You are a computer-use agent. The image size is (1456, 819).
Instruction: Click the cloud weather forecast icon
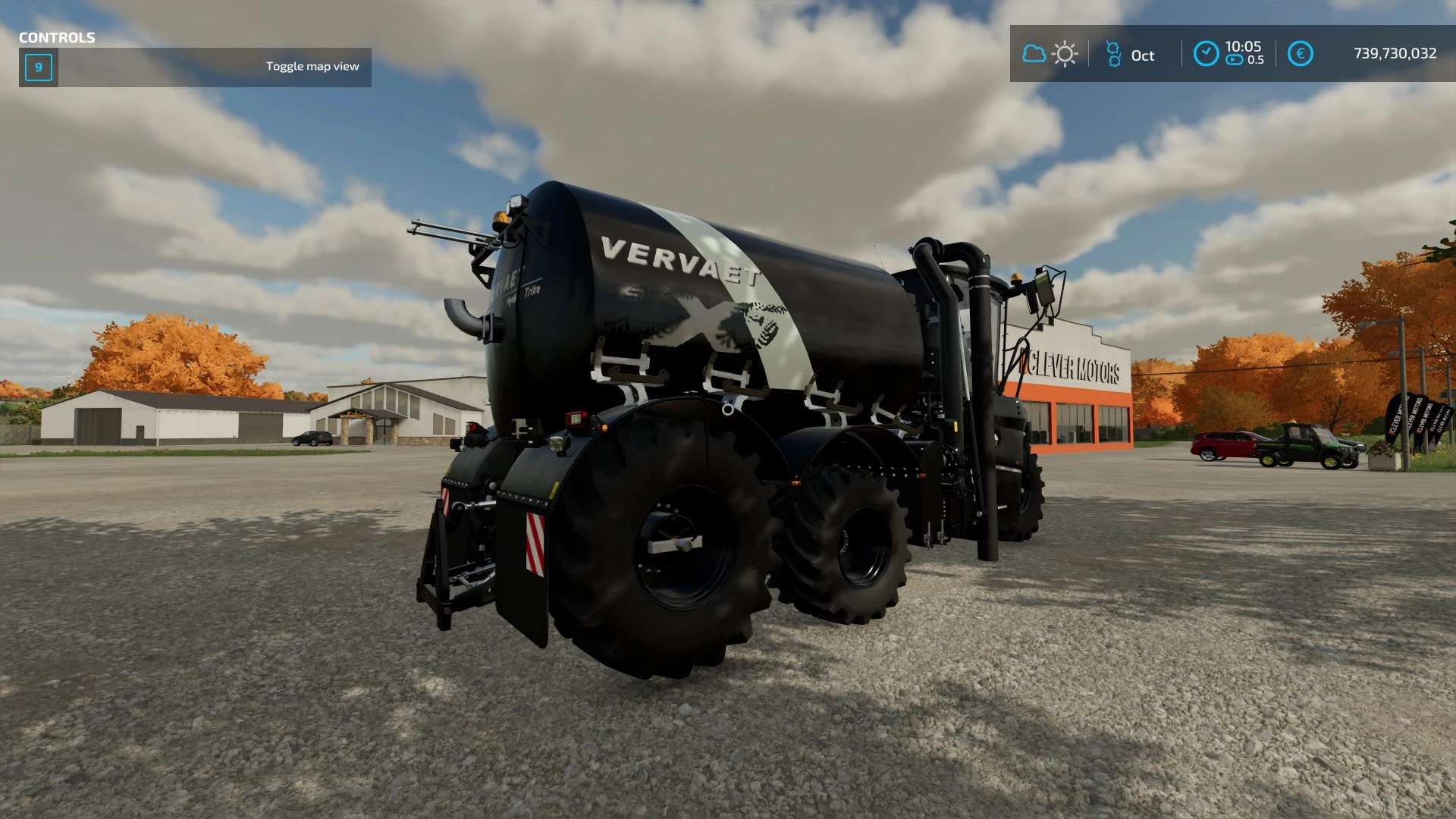pos(1034,54)
